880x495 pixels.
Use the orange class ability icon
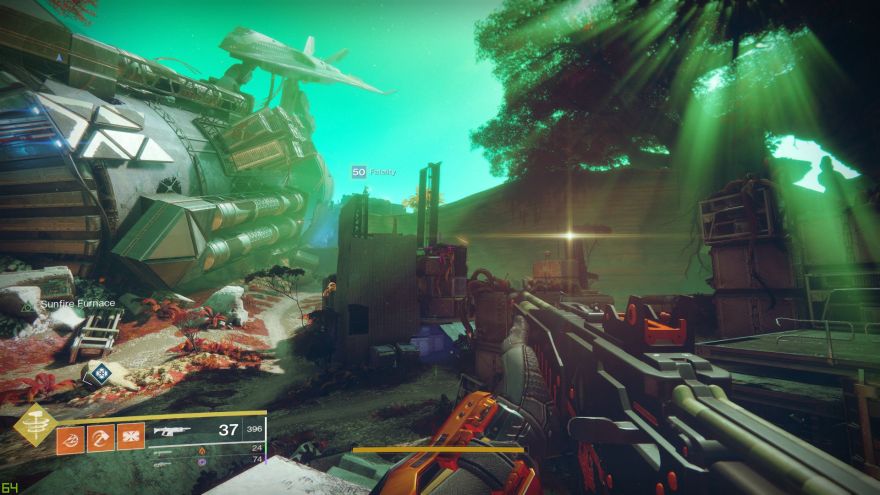click(x=131, y=438)
